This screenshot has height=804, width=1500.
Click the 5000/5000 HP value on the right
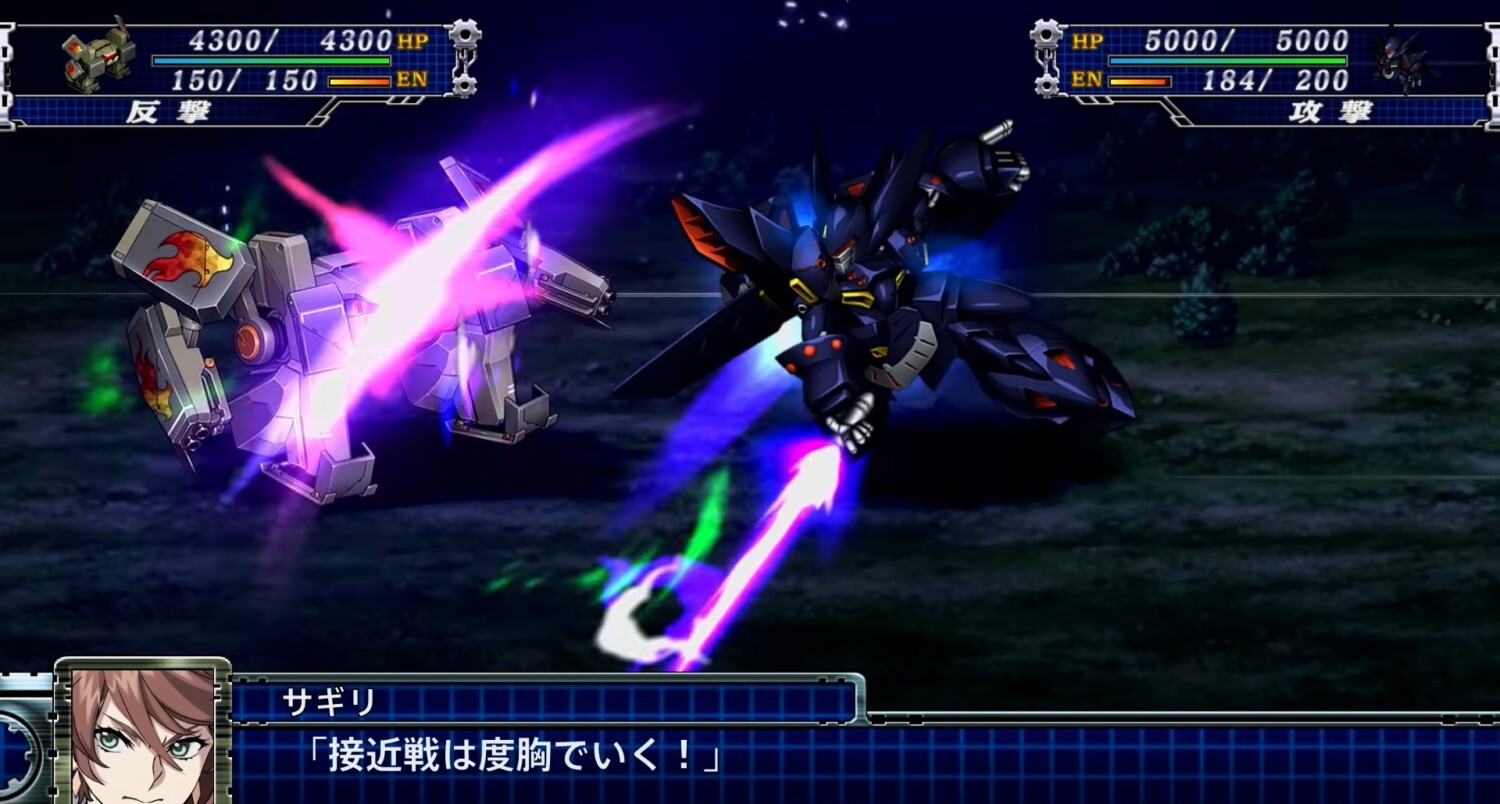click(x=1245, y=41)
